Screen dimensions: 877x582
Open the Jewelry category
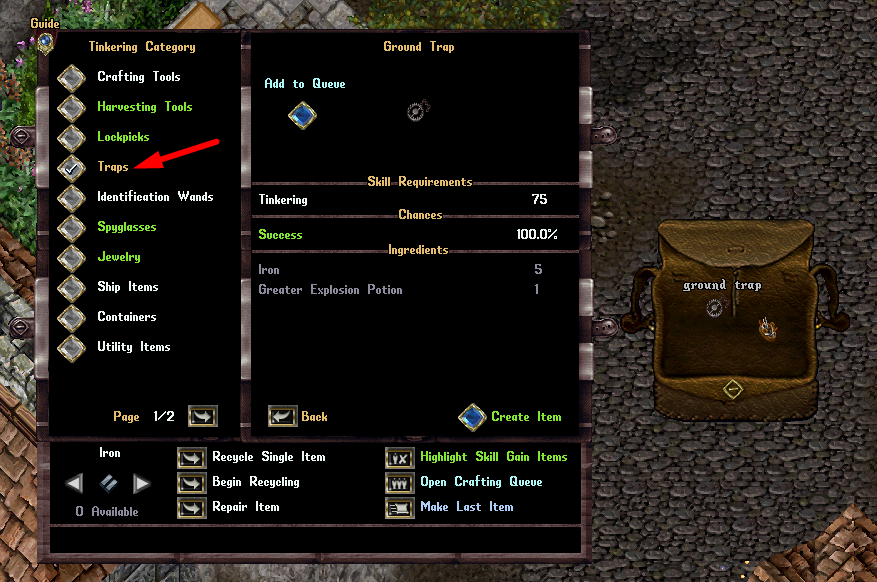(x=71, y=258)
